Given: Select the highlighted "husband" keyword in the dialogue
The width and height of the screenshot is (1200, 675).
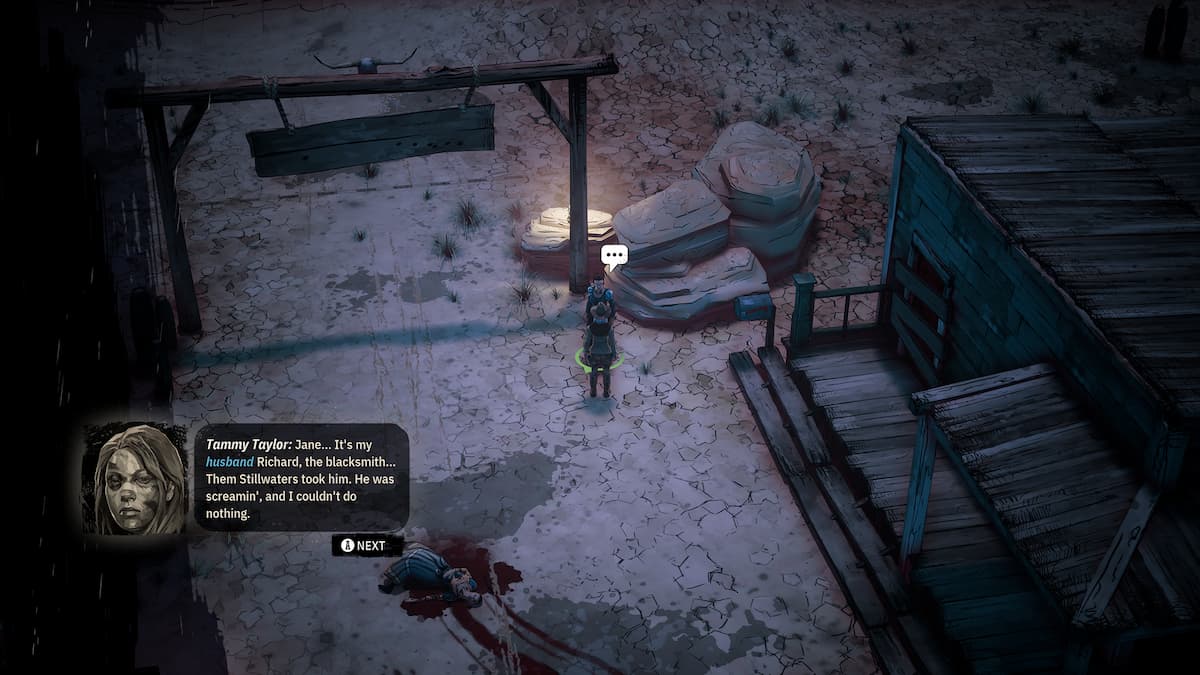Looking at the screenshot, I should pyautogui.click(x=230, y=462).
